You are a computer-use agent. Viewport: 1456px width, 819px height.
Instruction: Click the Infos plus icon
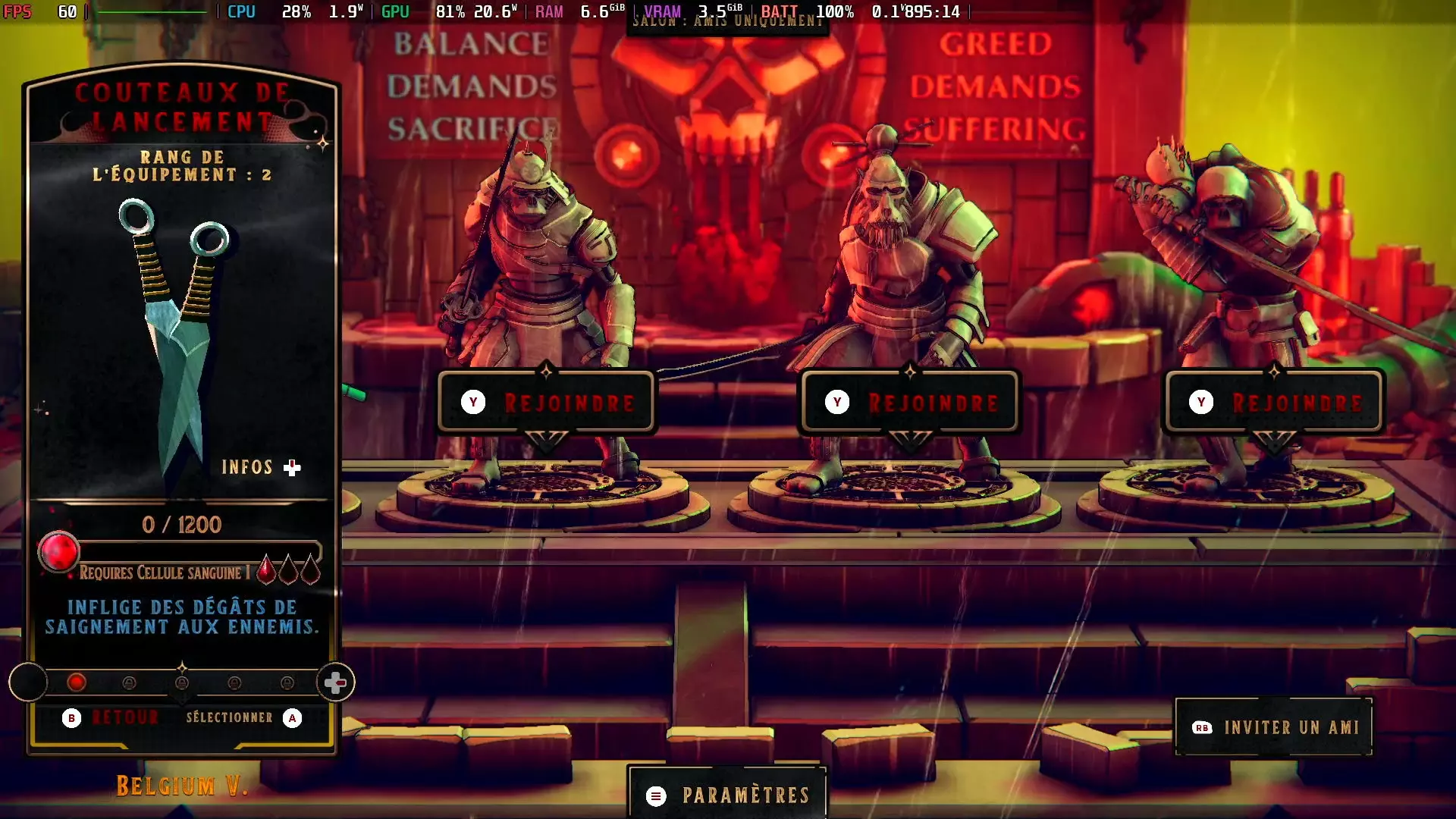click(x=292, y=468)
